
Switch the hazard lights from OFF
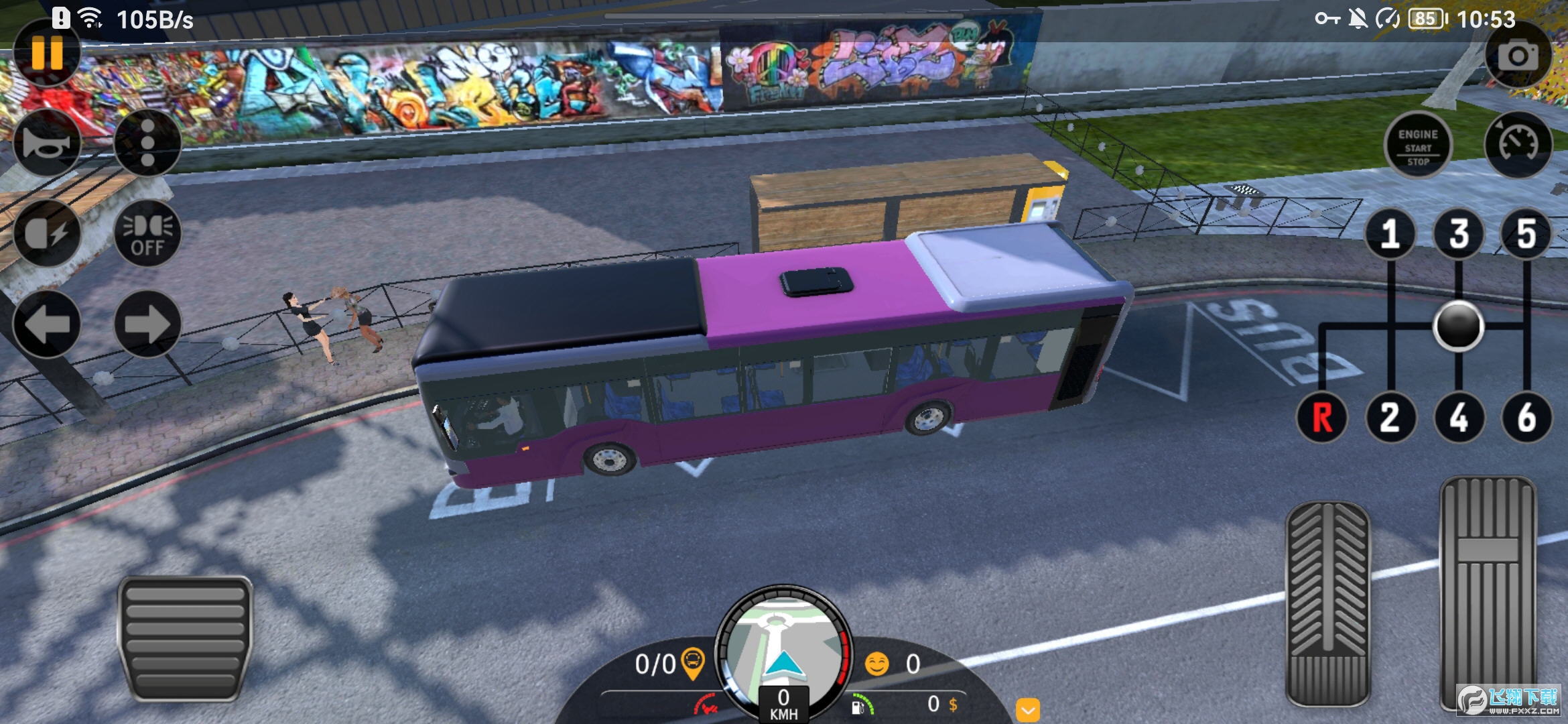tap(147, 233)
